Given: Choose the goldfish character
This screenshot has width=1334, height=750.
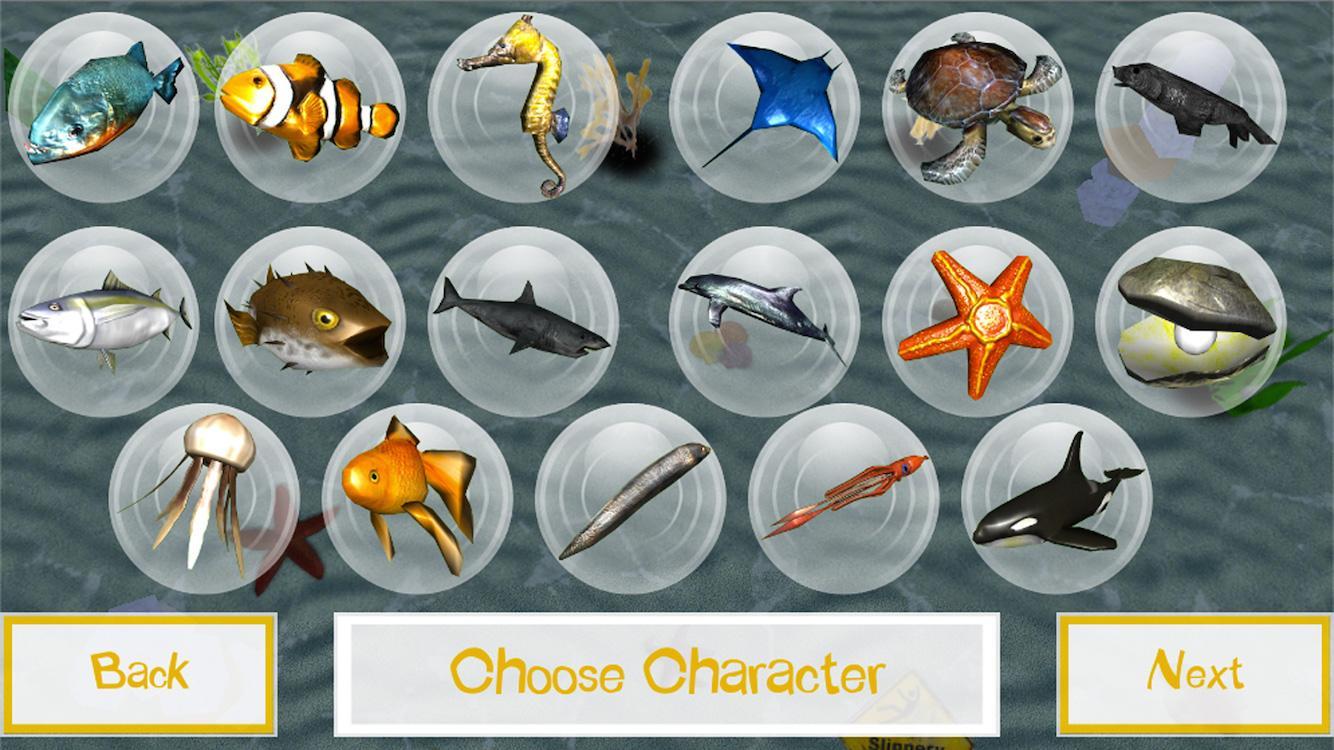Looking at the screenshot, I should click(415, 500).
